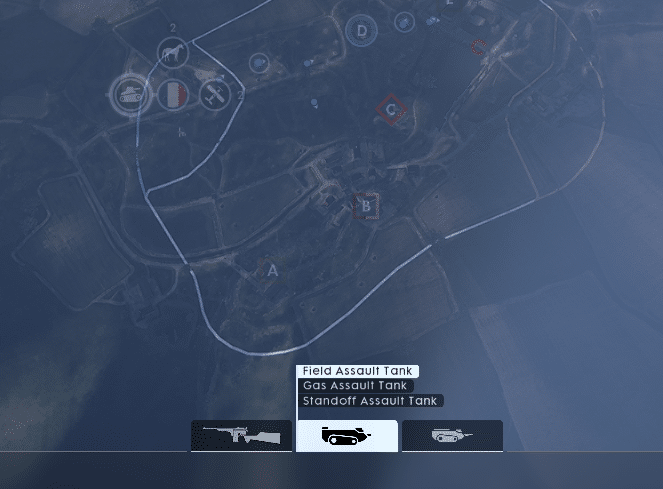Open the grey tank slot at right
Screen dimensions: 663x489
pyautogui.click(x=452, y=436)
